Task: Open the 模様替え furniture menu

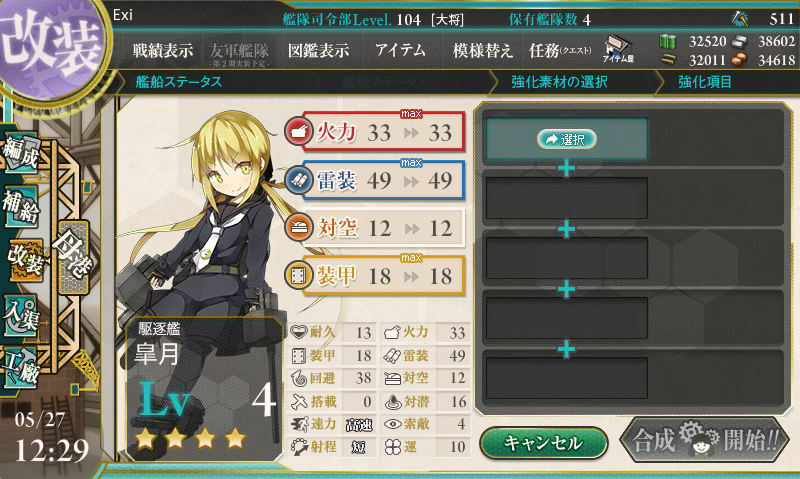Action: (x=482, y=50)
